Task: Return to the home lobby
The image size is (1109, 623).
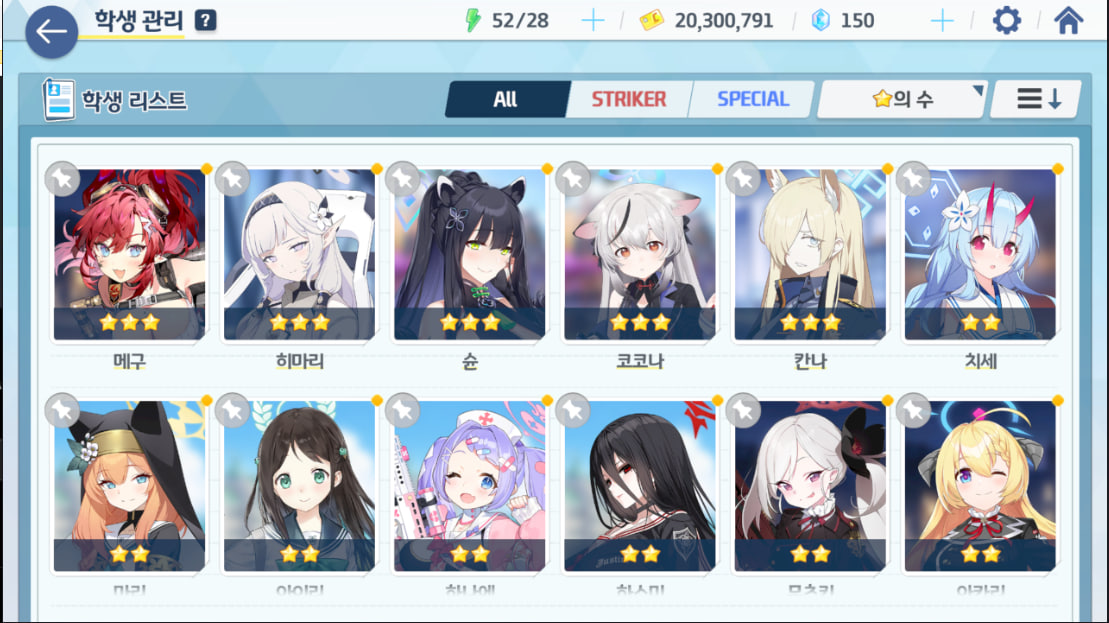Action: click(x=1068, y=20)
